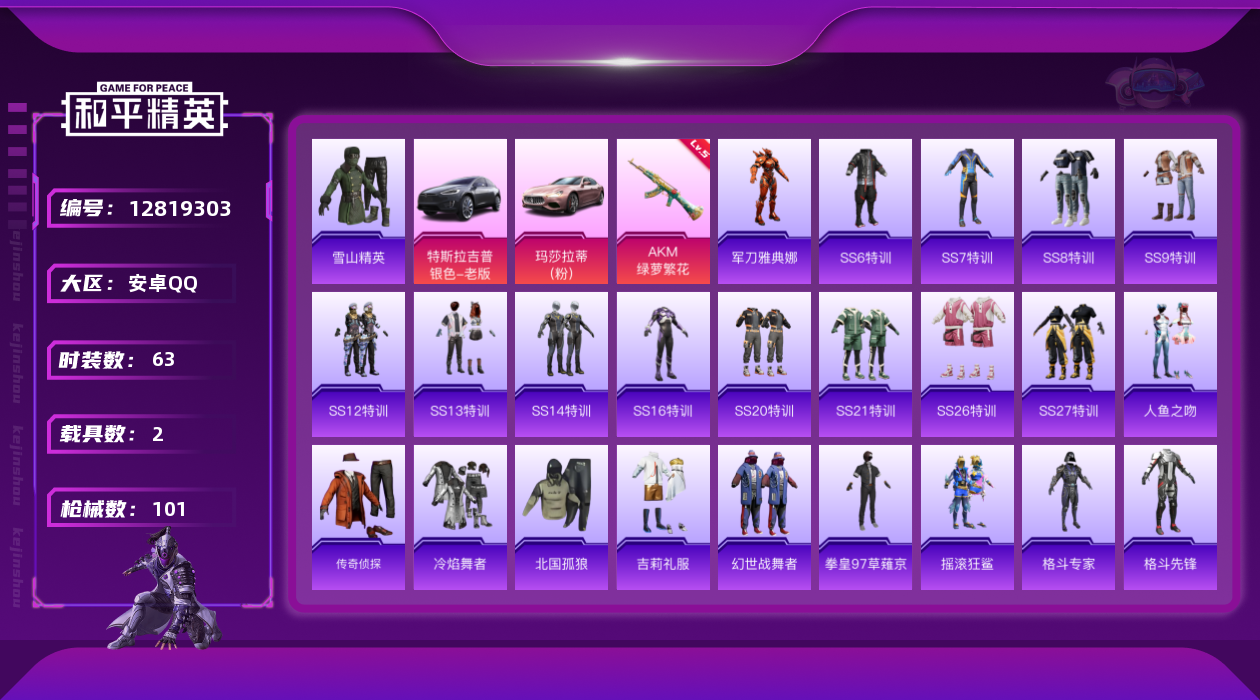
Task: Select the SS6特训 outfit tile
Action: (865, 211)
